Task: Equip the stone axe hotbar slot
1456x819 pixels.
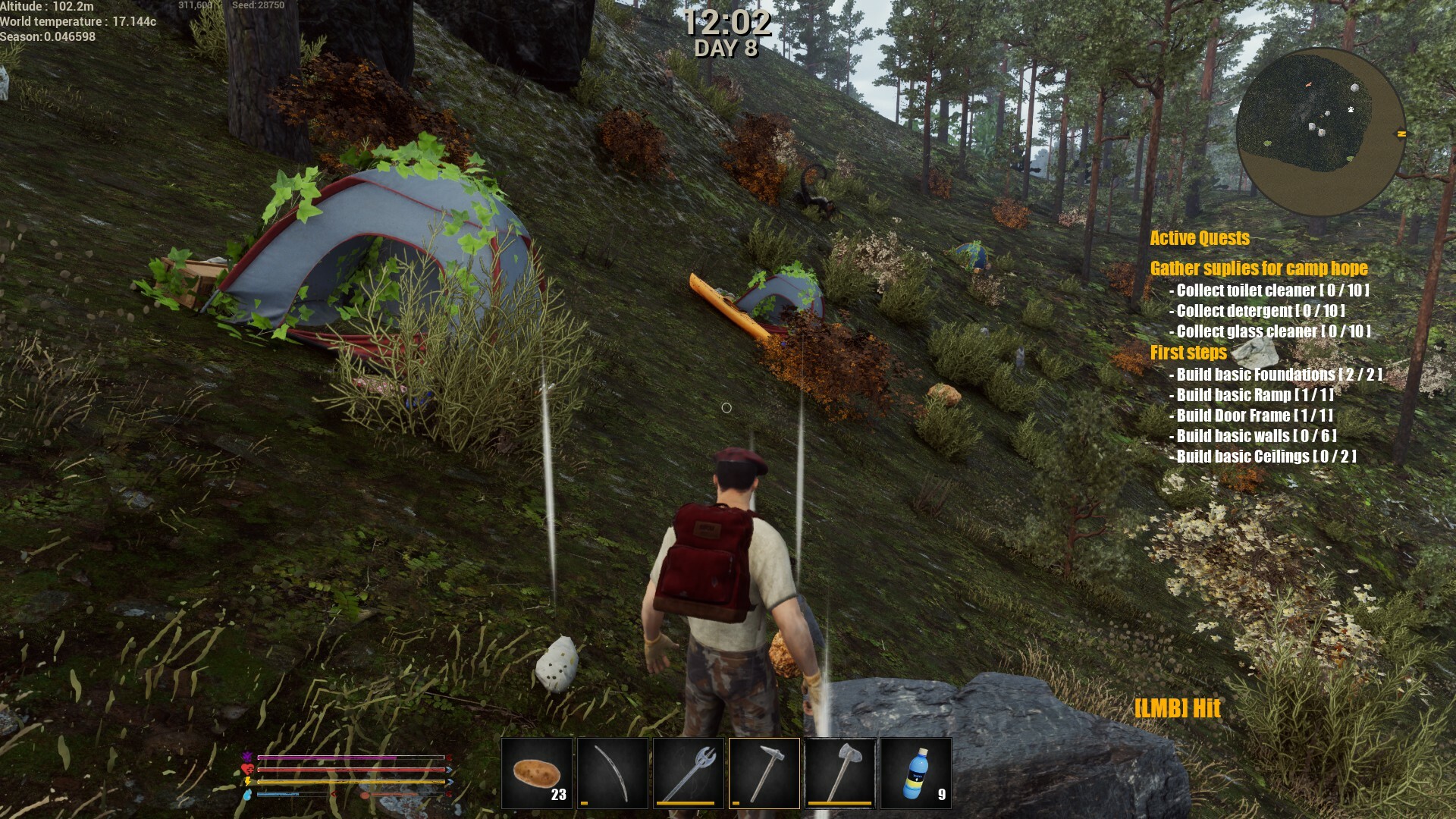Action: pos(840,773)
